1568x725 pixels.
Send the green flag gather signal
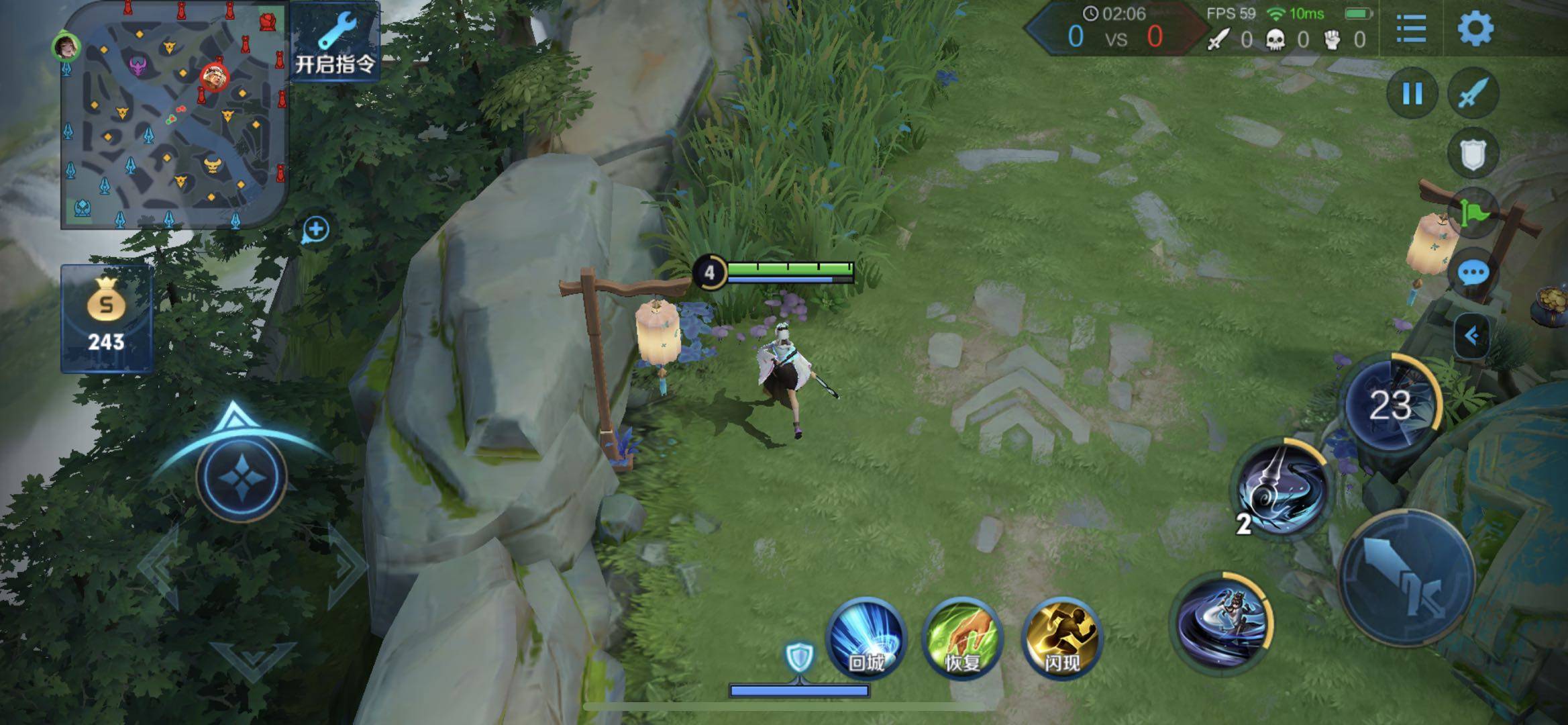[x=1473, y=213]
